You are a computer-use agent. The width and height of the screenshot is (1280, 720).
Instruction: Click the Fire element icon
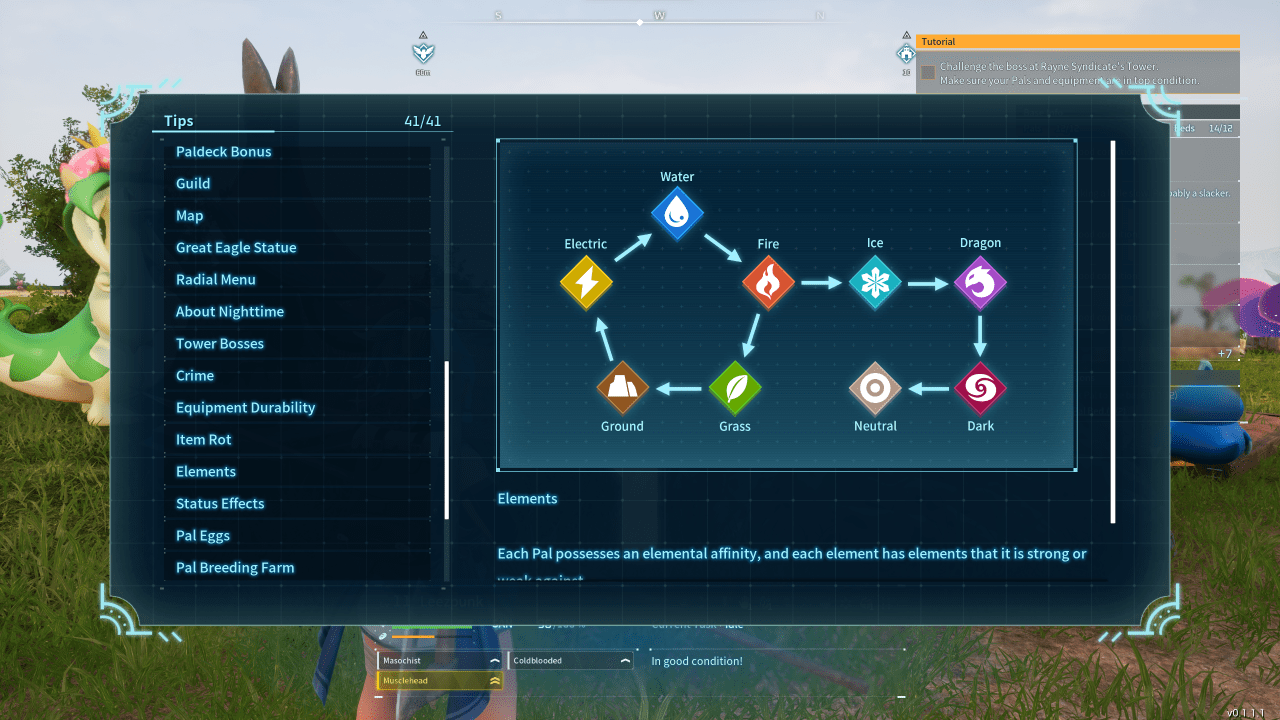click(767, 282)
